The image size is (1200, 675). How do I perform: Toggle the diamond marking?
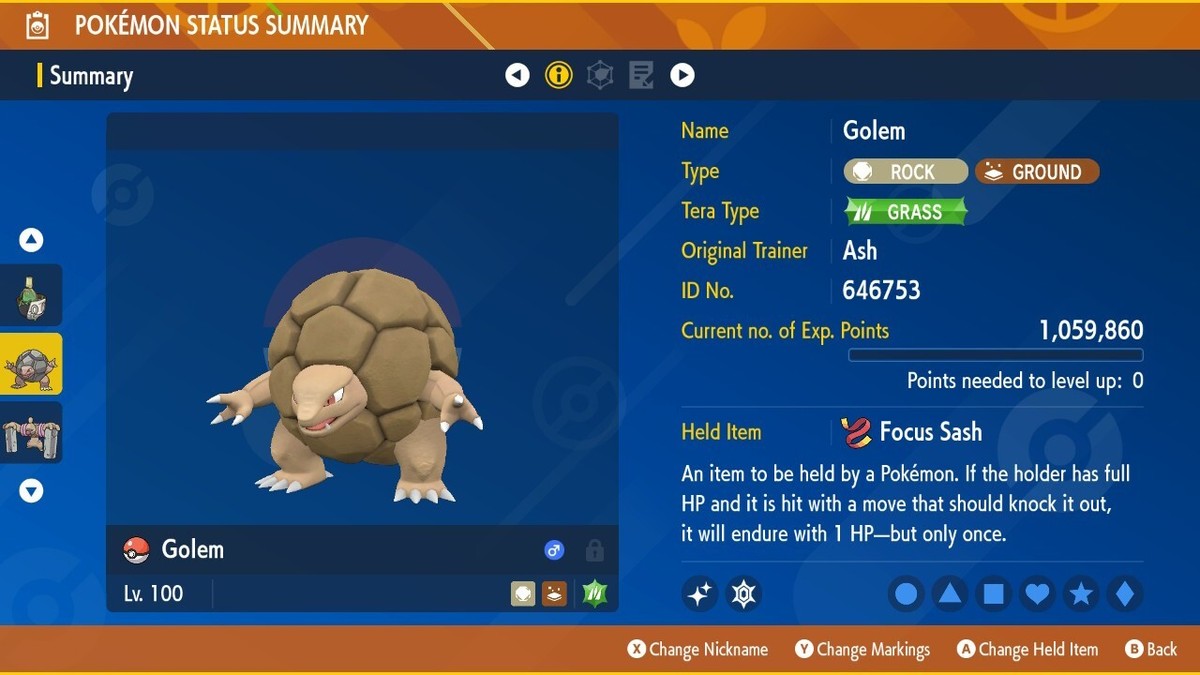[x=1124, y=594]
